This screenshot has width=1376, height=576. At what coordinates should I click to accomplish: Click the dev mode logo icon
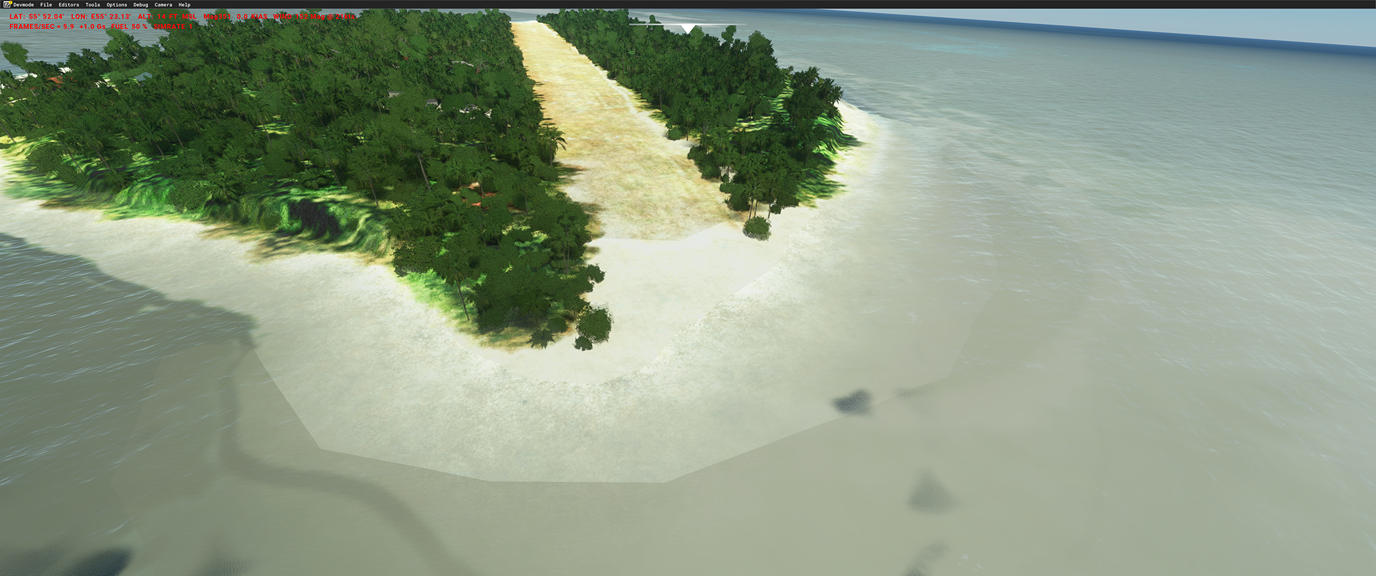7,5
